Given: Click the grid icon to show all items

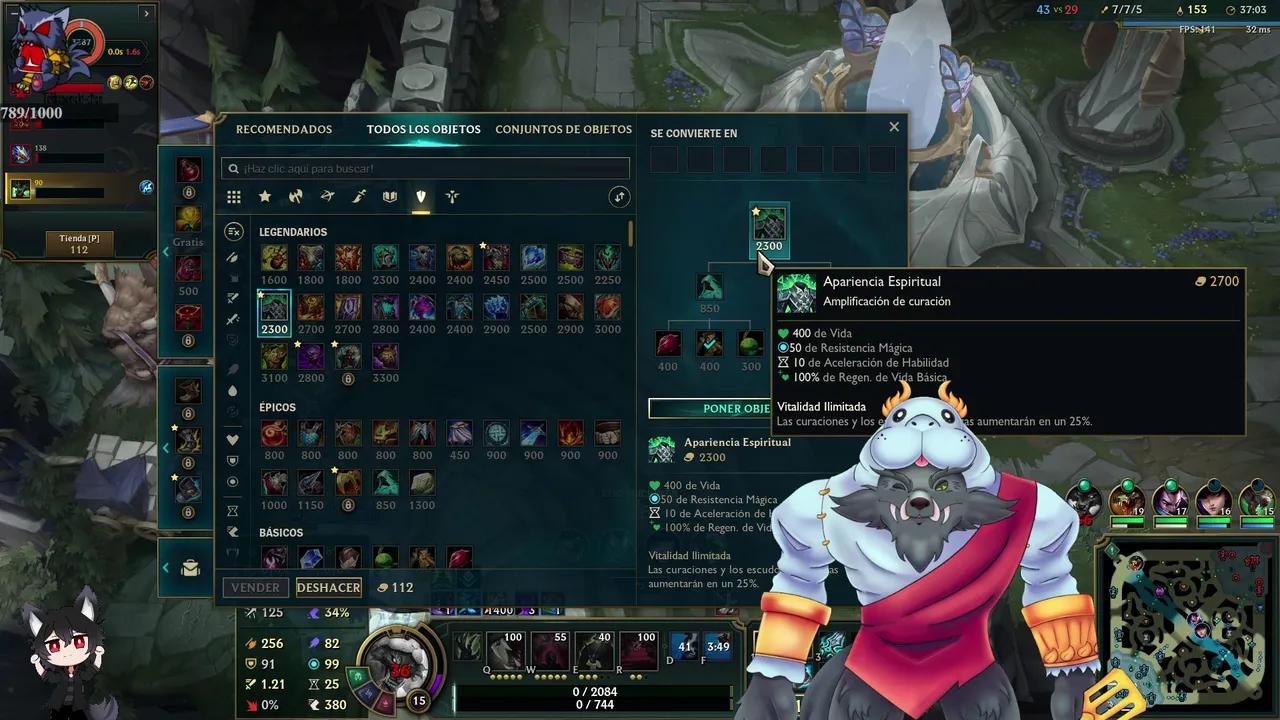Looking at the screenshot, I should tap(234, 197).
